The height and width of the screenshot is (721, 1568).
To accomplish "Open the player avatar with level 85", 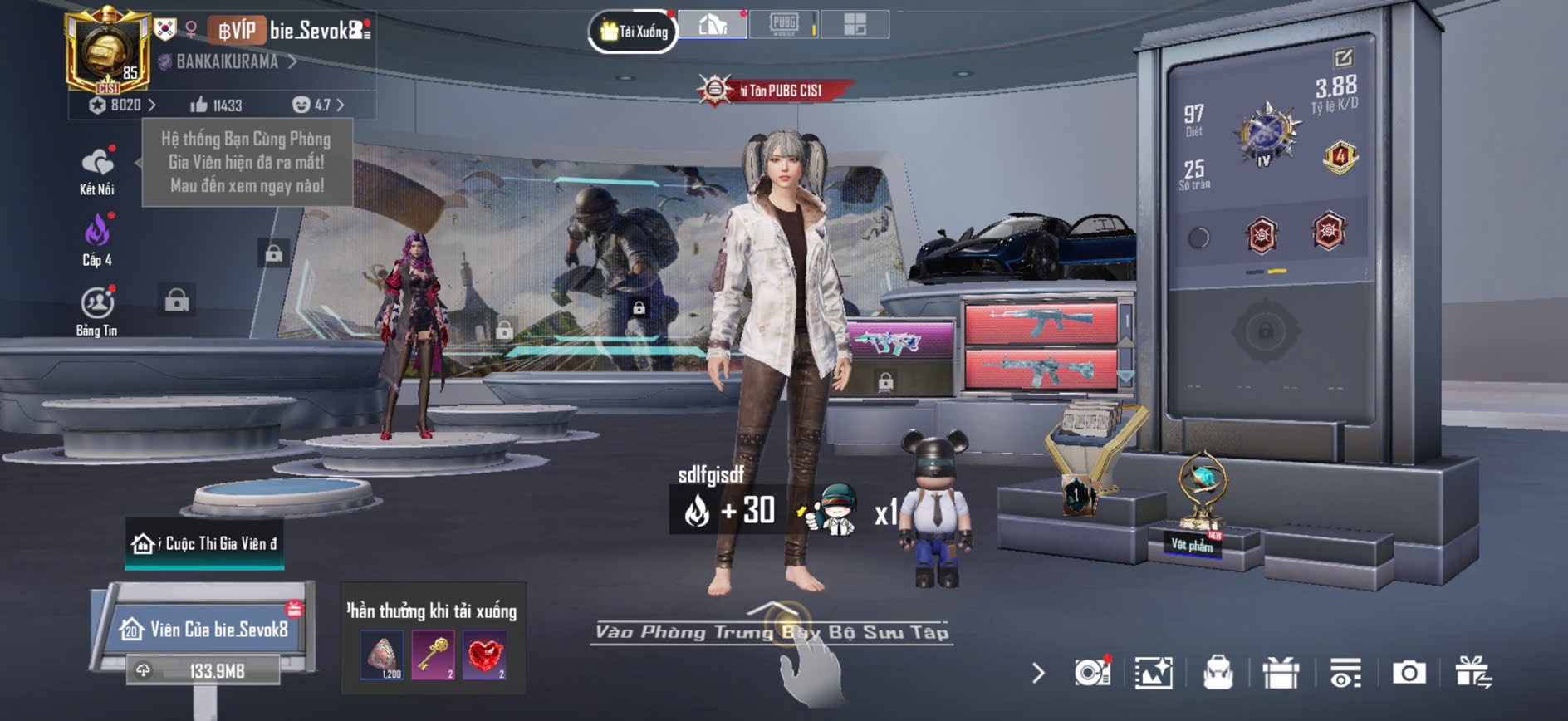I will (x=108, y=51).
